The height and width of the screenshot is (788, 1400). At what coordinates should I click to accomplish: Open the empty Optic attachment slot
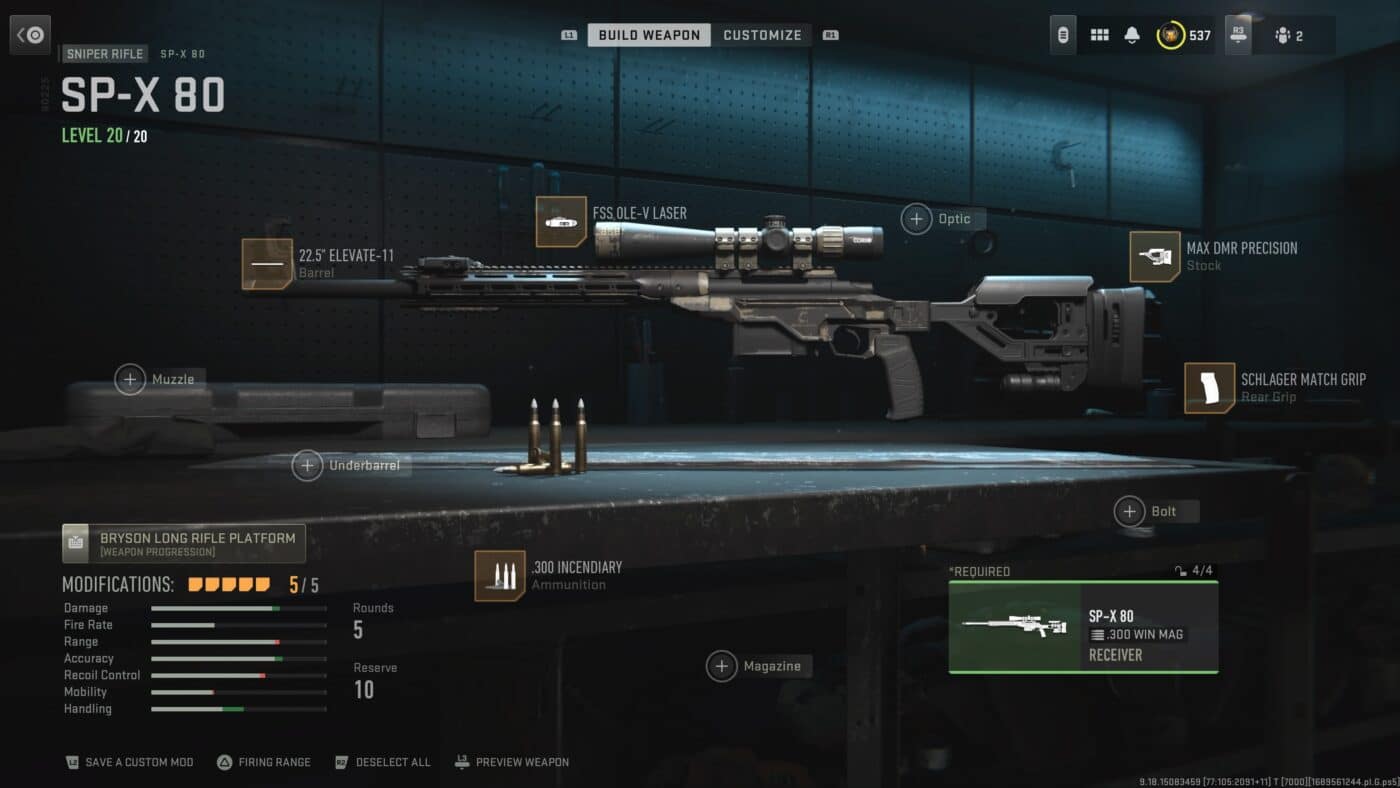coord(916,218)
